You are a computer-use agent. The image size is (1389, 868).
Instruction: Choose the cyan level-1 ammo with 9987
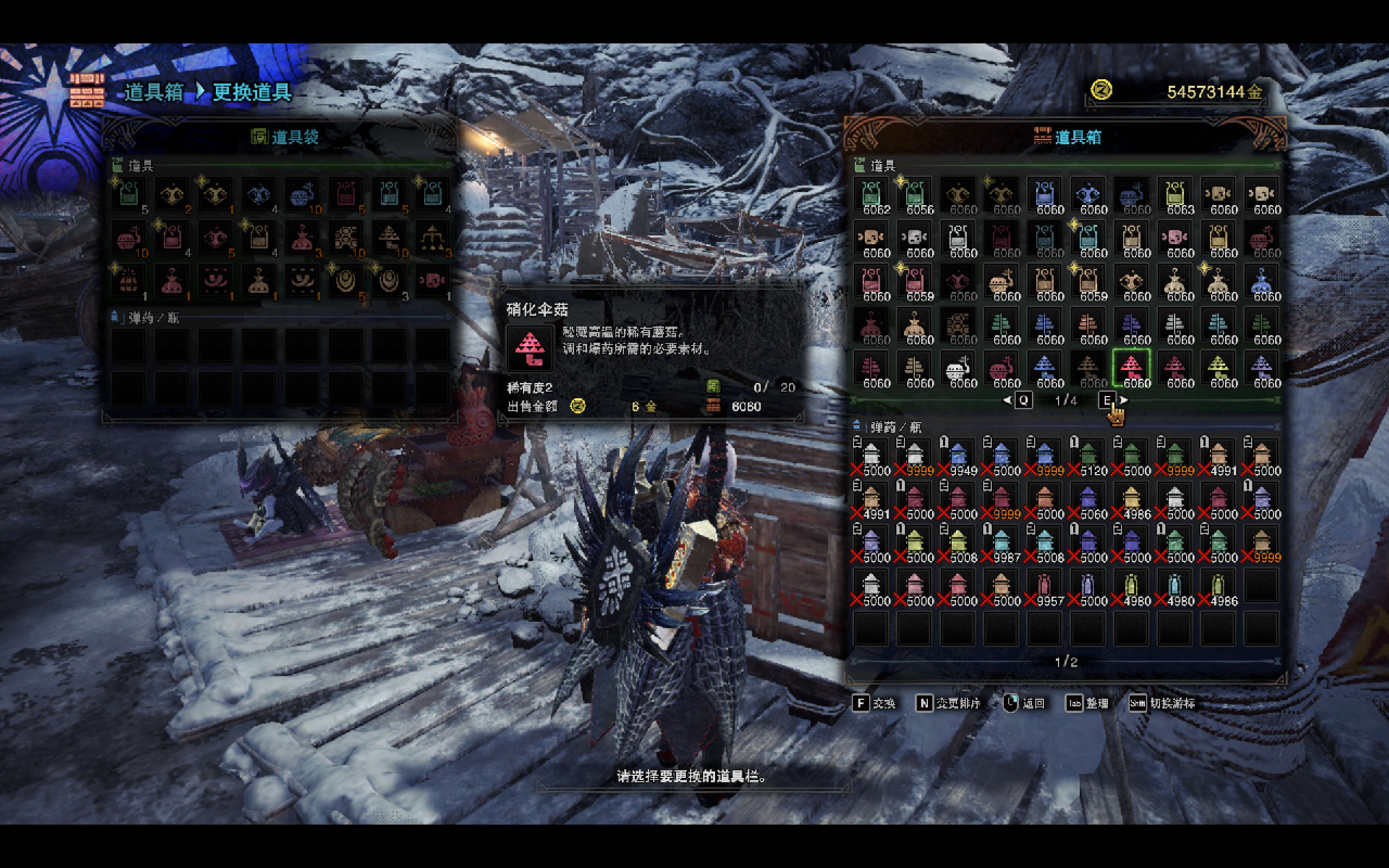pyautogui.click(x=1001, y=543)
